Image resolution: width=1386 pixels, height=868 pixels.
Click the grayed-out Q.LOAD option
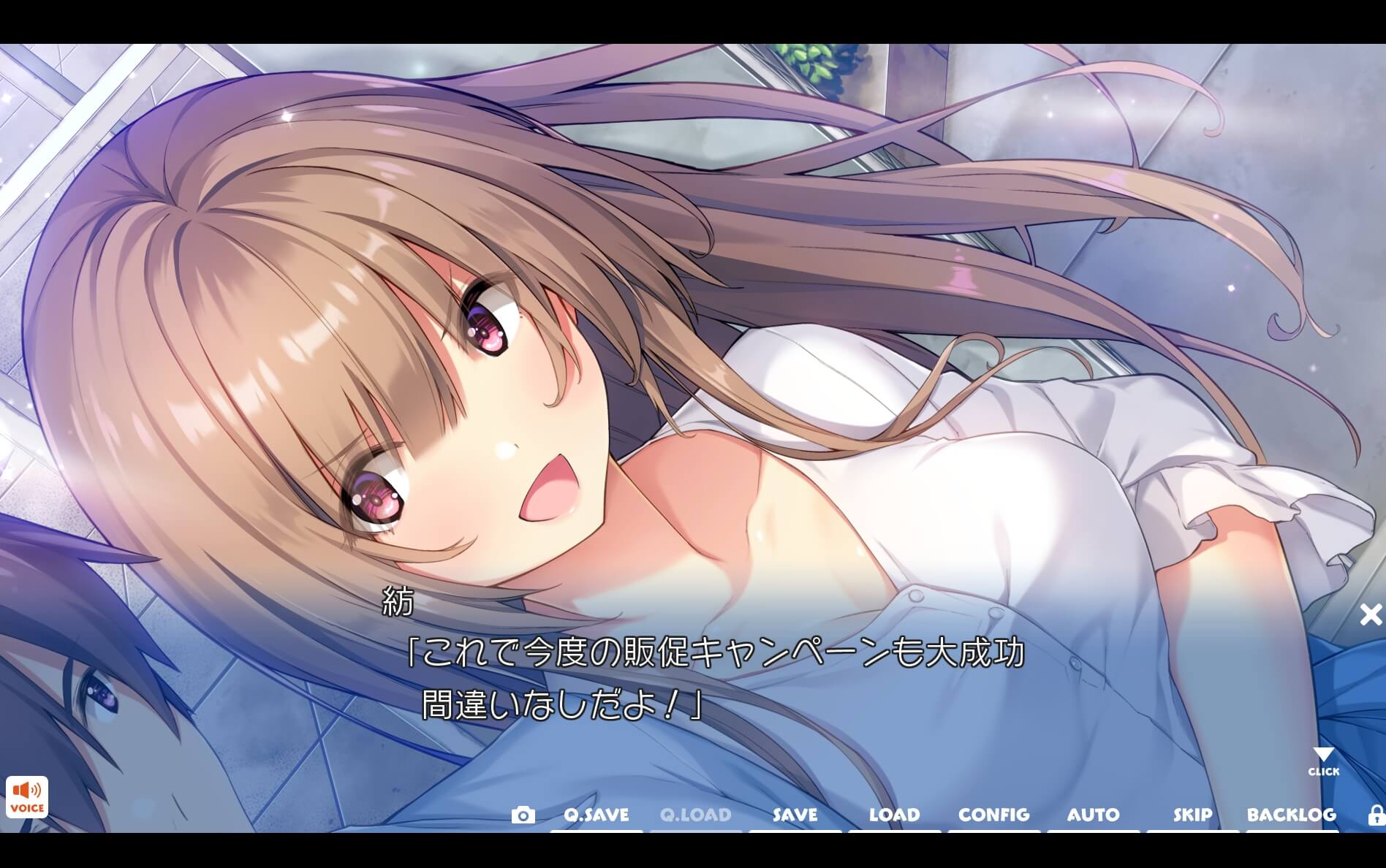pos(695,815)
